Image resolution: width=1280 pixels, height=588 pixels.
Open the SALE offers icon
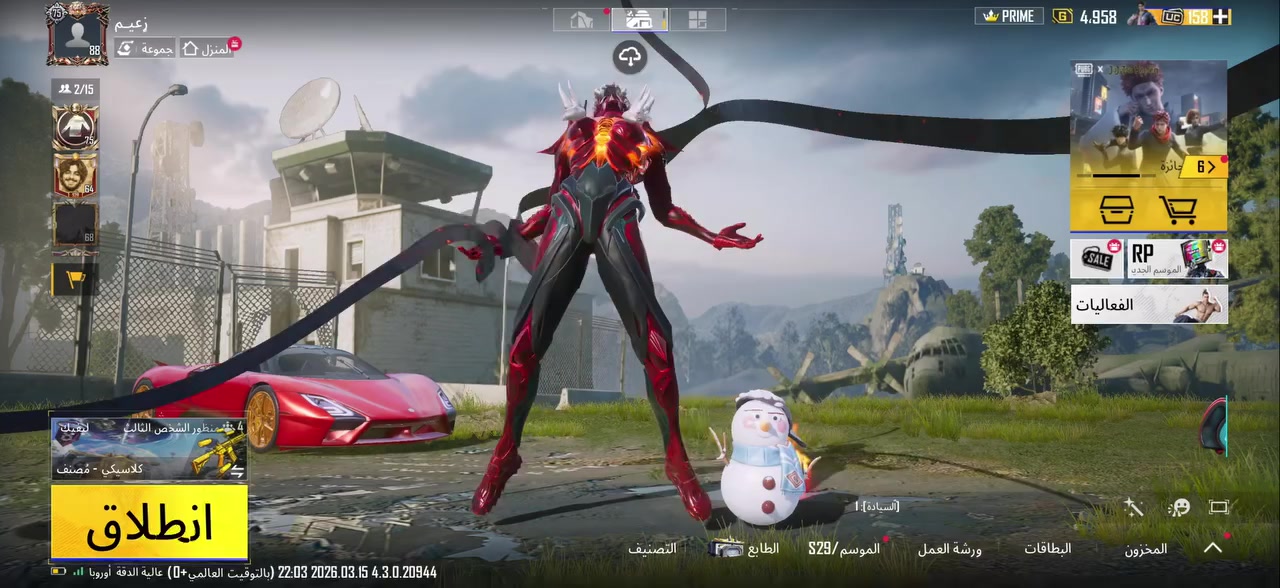(x=1097, y=258)
